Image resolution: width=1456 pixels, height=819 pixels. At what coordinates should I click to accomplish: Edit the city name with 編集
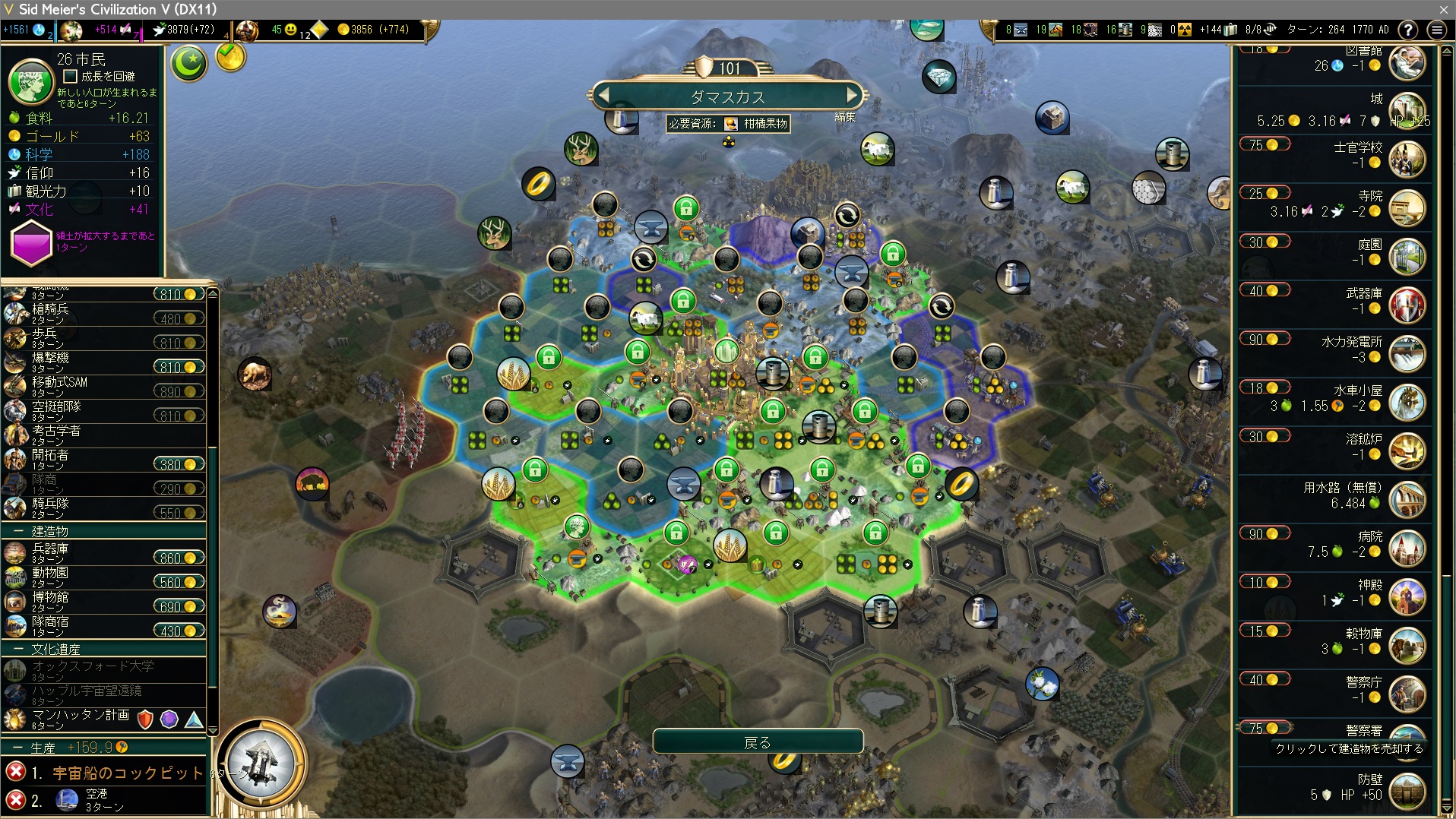pyautogui.click(x=845, y=117)
